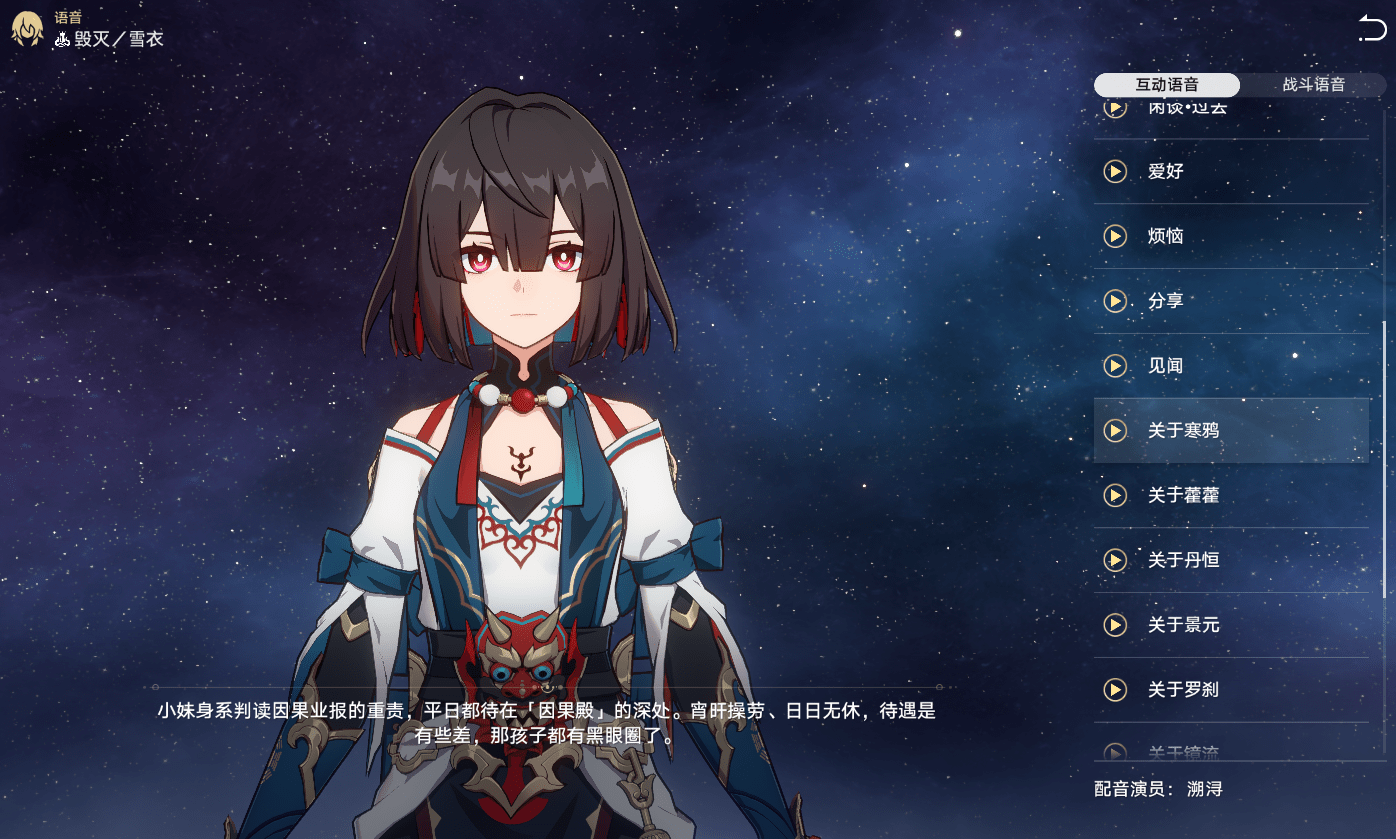
Task: Switch to the 战斗语音 tab
Action: 1313,85
